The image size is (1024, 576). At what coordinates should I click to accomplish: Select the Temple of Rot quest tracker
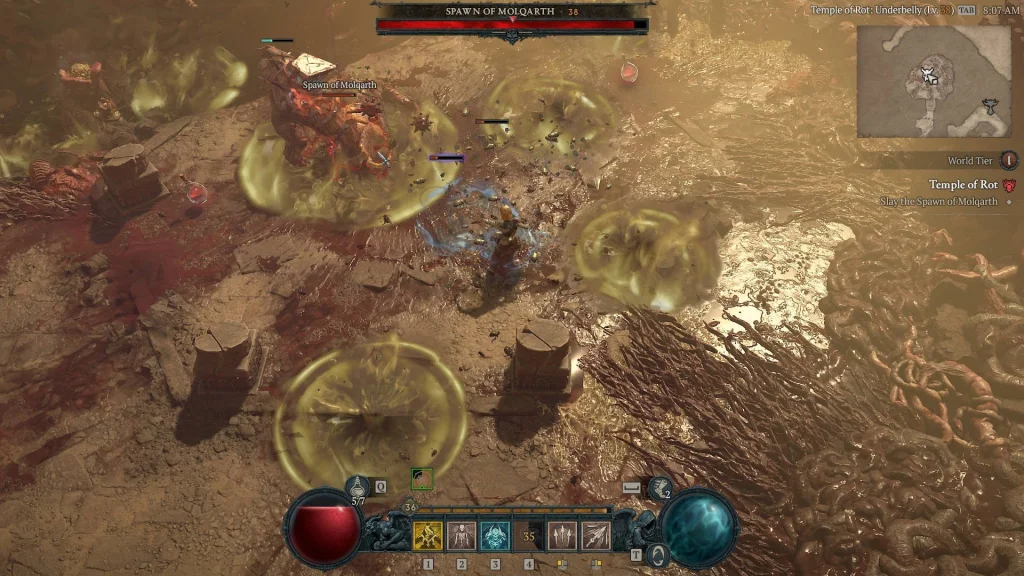[963, 185]
